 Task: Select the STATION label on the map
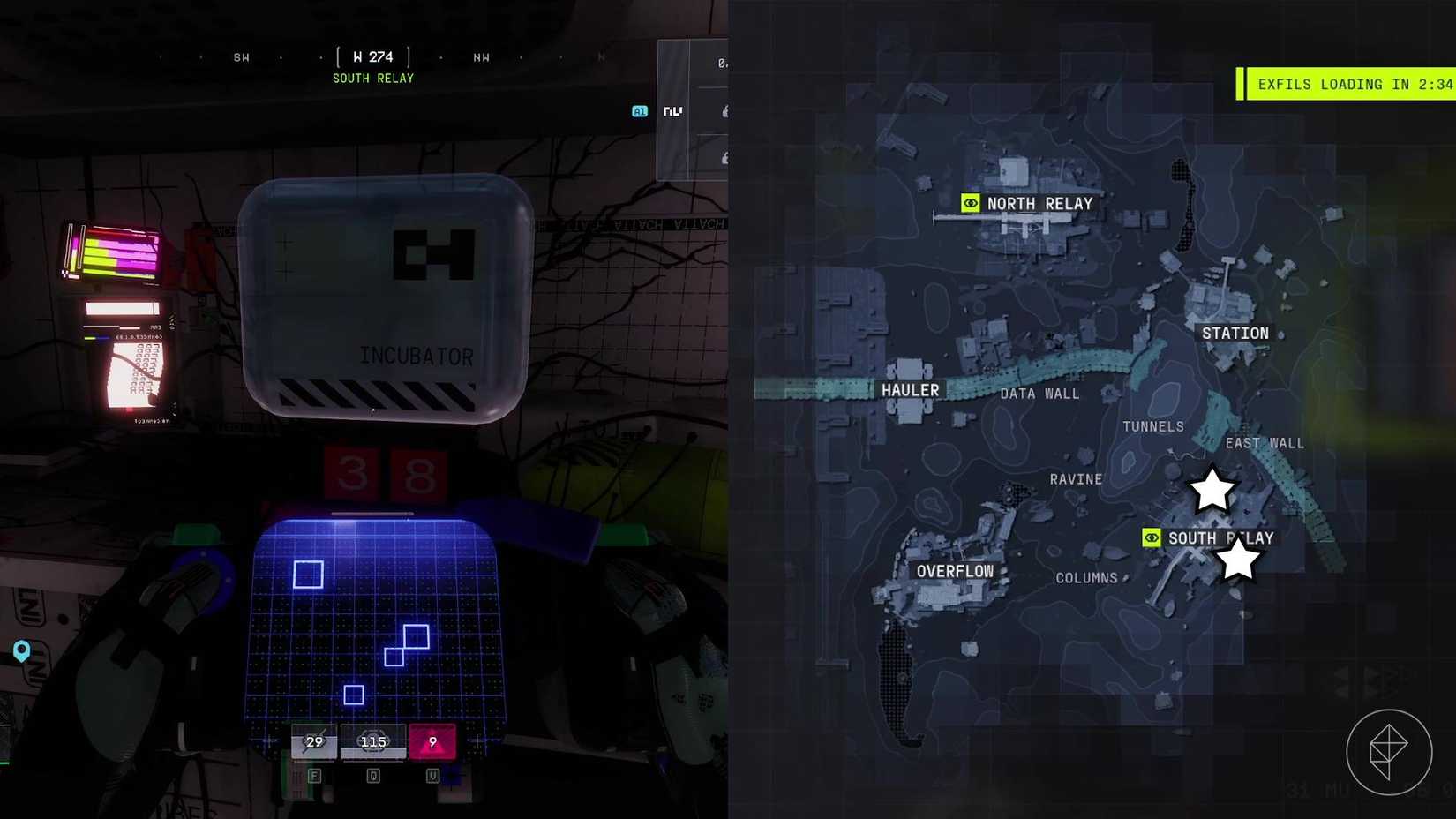pyautogui.click(x=1235, y=333)
